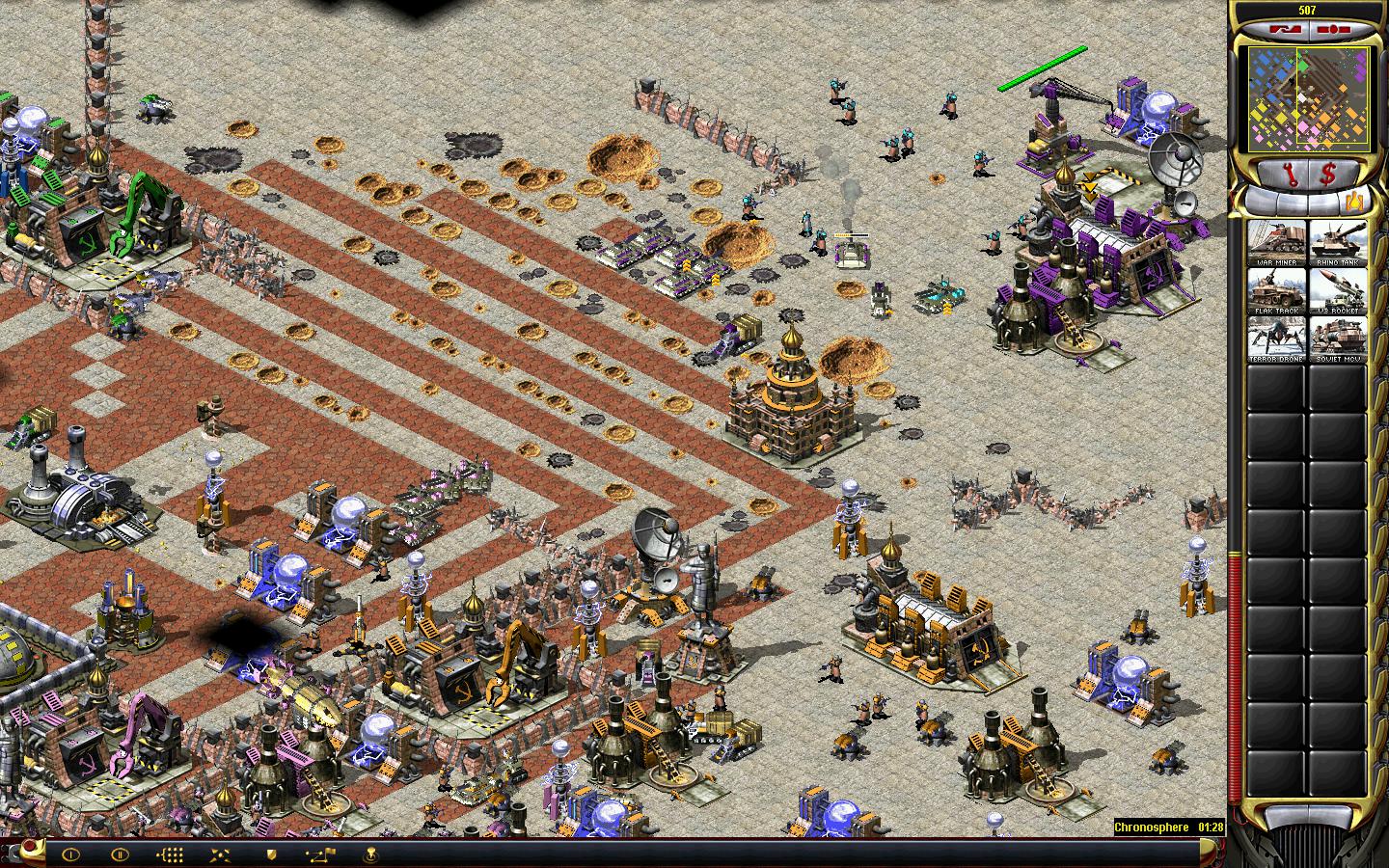
Task: Select team two button on command bar
Action: (x=119, y=854)
